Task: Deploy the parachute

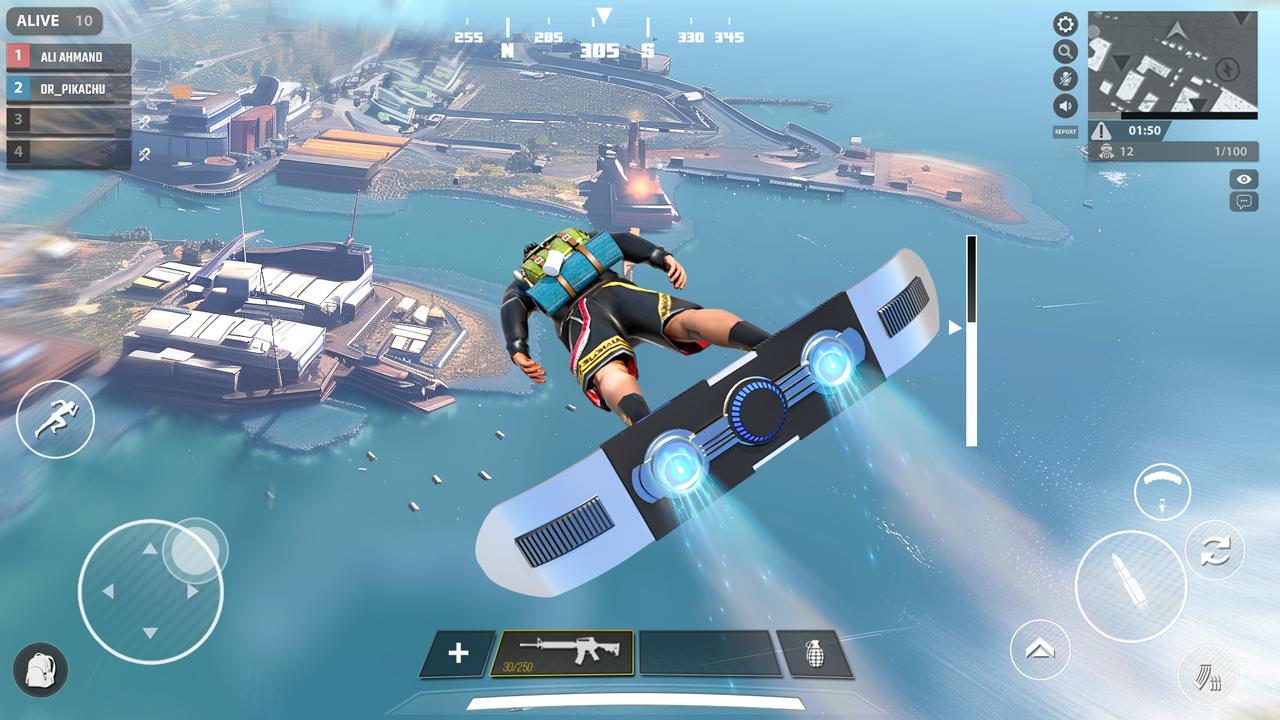Action: coord(1162,491)
